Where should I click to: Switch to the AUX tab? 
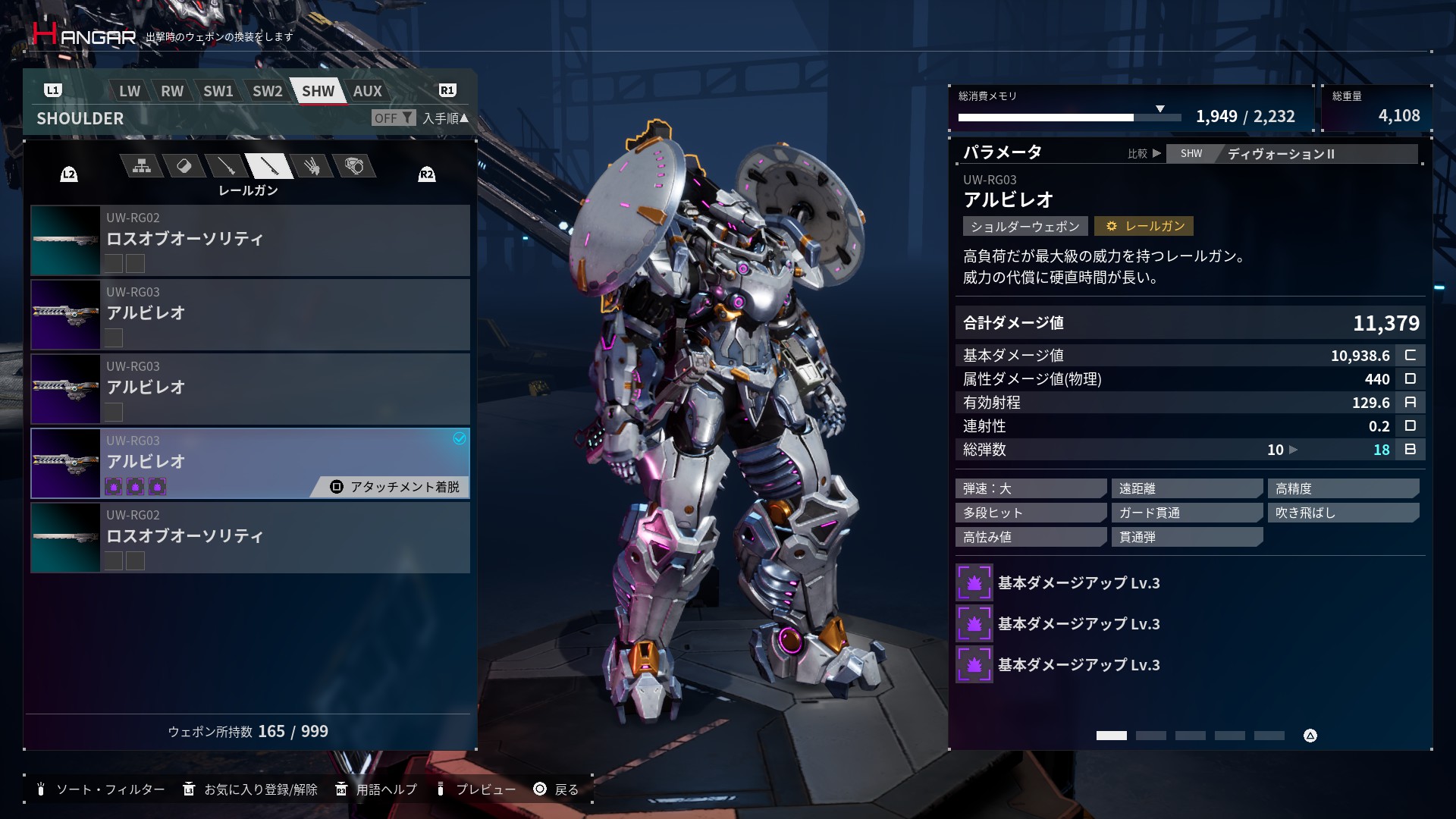point(367,91)
